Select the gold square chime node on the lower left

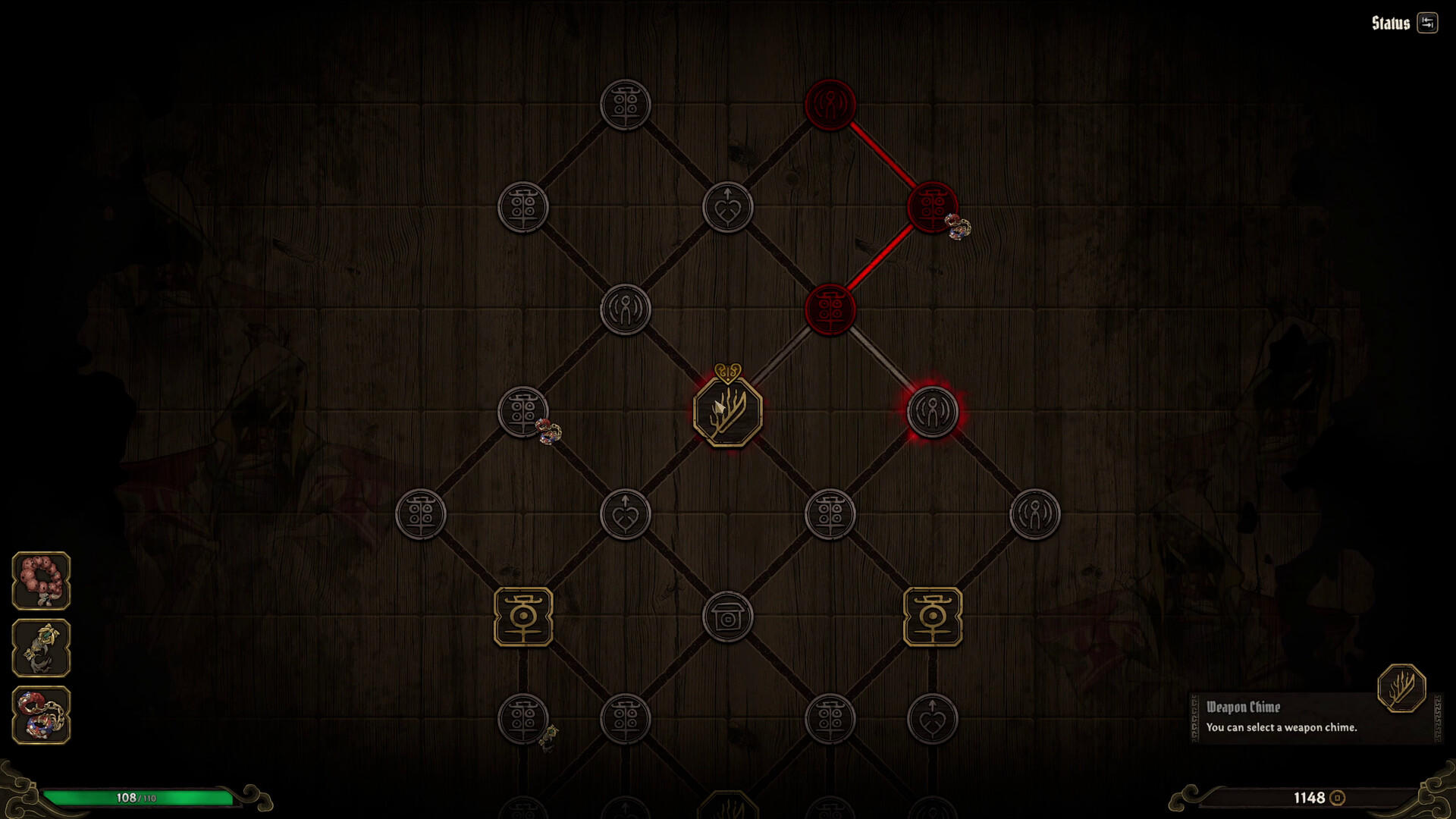(x=522, y=618)
